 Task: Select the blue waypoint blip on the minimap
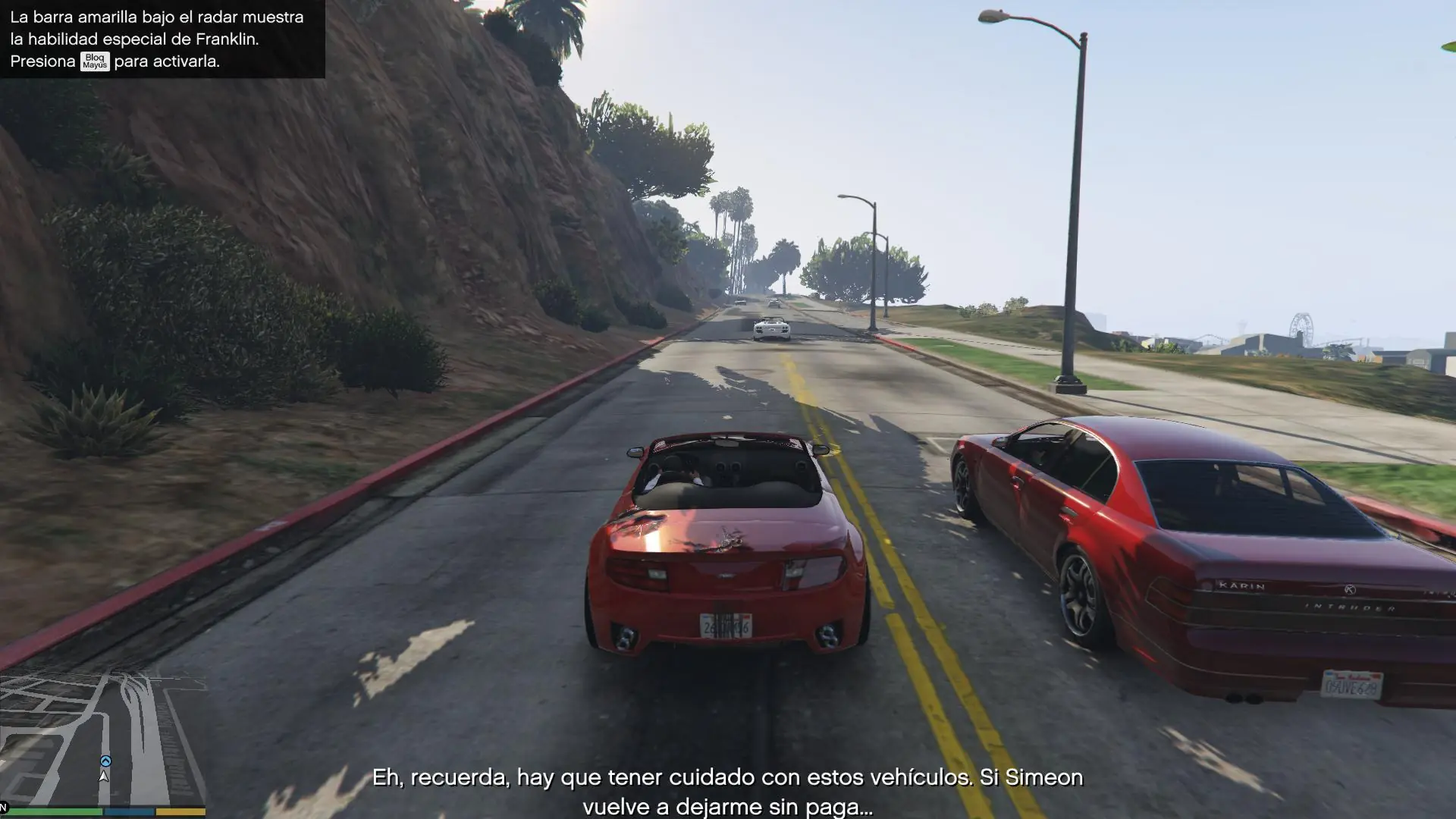coord(105,761)
